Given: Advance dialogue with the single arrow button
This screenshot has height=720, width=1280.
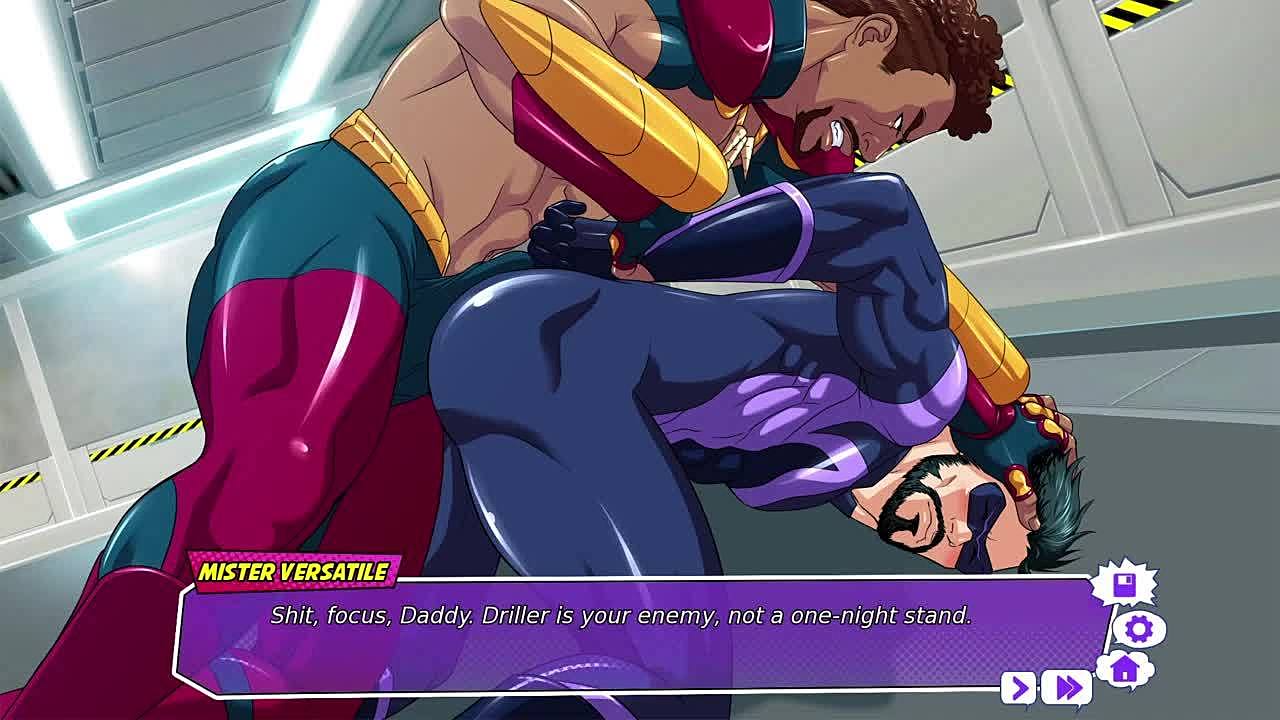Looking at the screenshot, I should tap(1019, 688).
